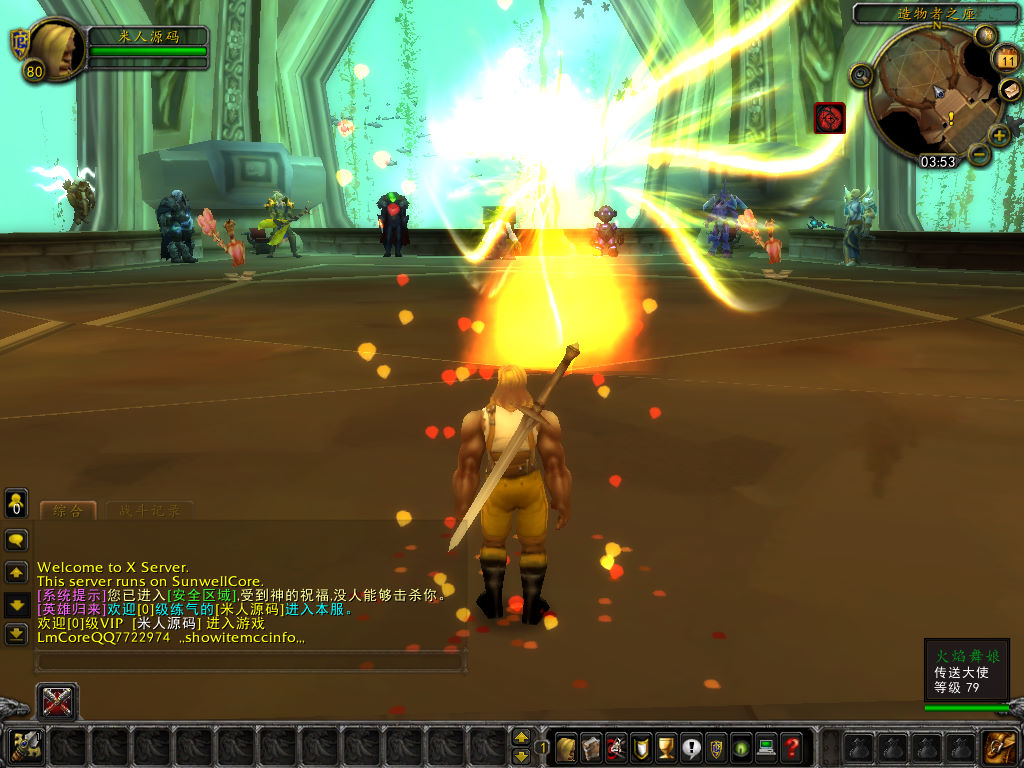
Task: Open the character info micro button
Action: 566,746
